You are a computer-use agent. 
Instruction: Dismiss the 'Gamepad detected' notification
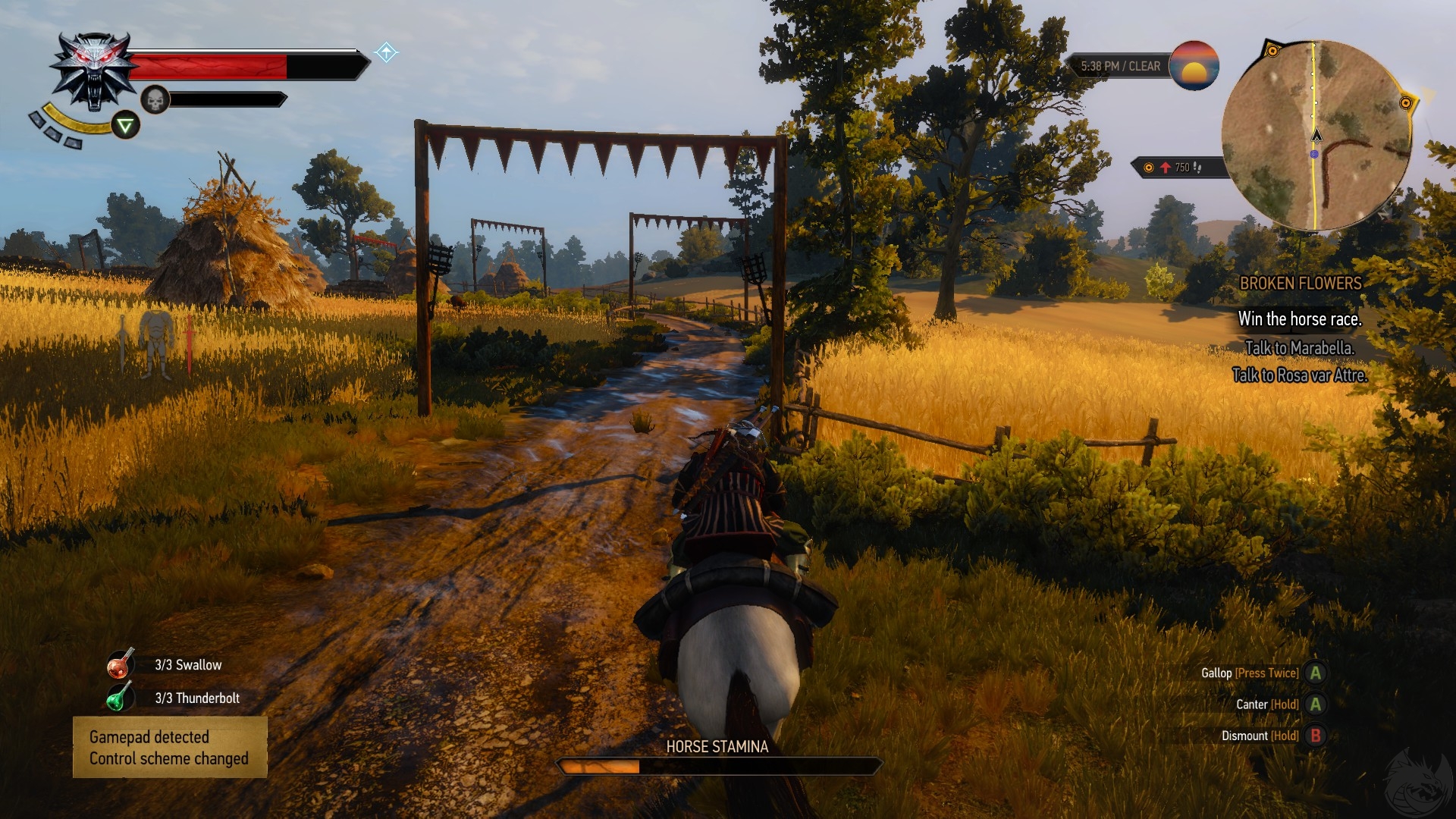[170, 748]
